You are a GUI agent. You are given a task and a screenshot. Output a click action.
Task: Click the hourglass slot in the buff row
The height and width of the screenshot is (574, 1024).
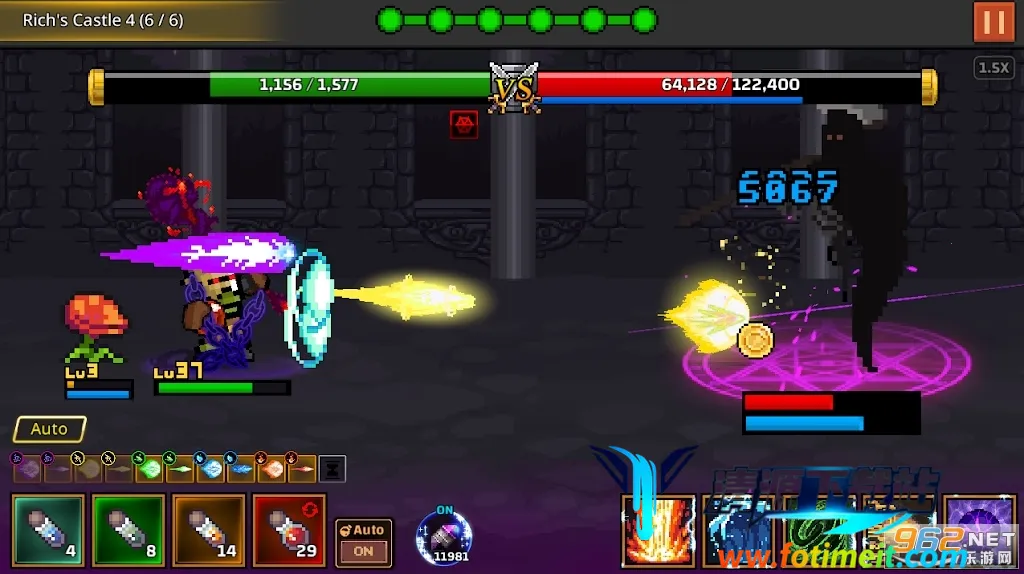click(332, 468)
